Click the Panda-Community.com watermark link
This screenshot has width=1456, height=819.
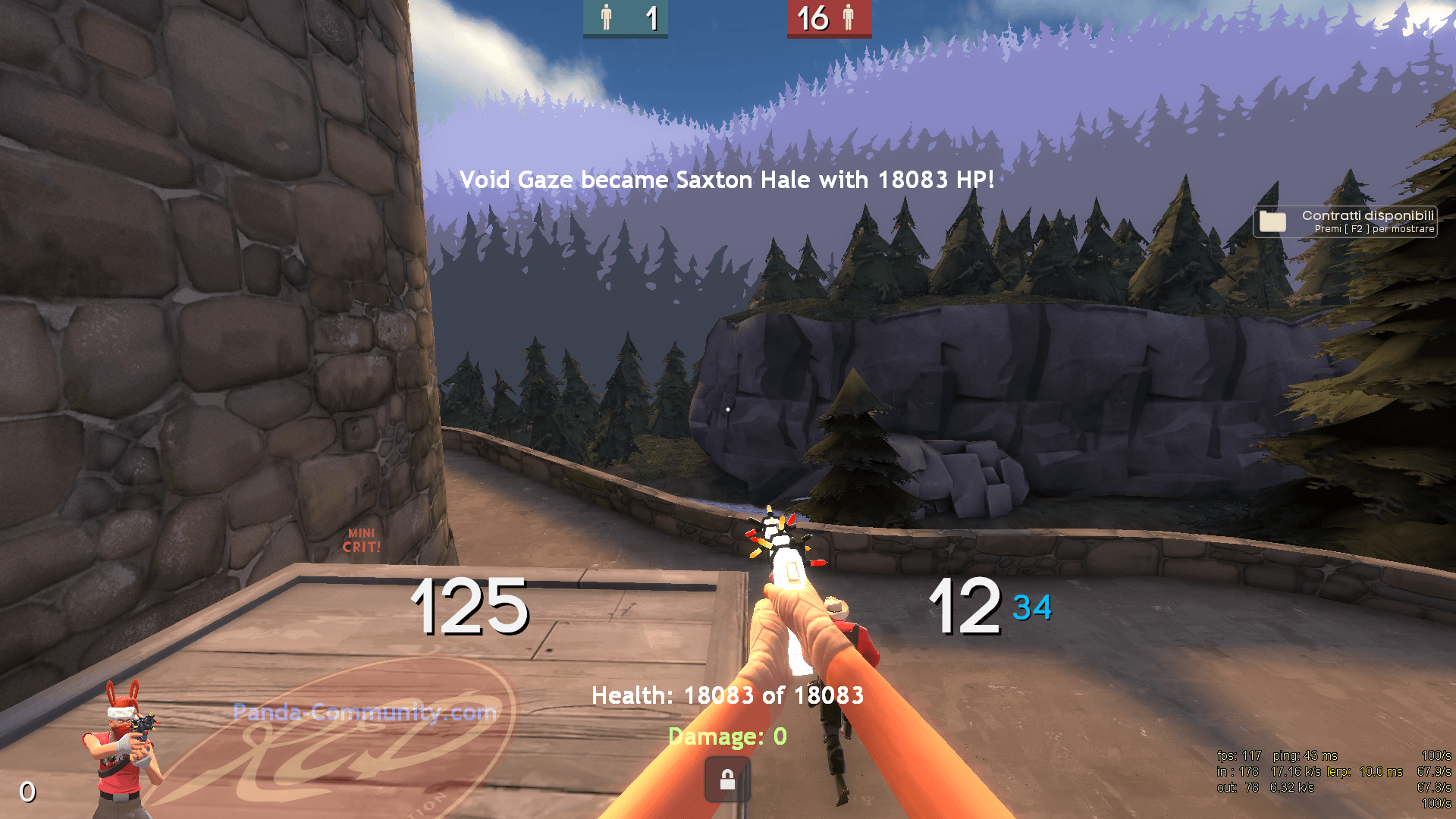[x=364, y=713]
